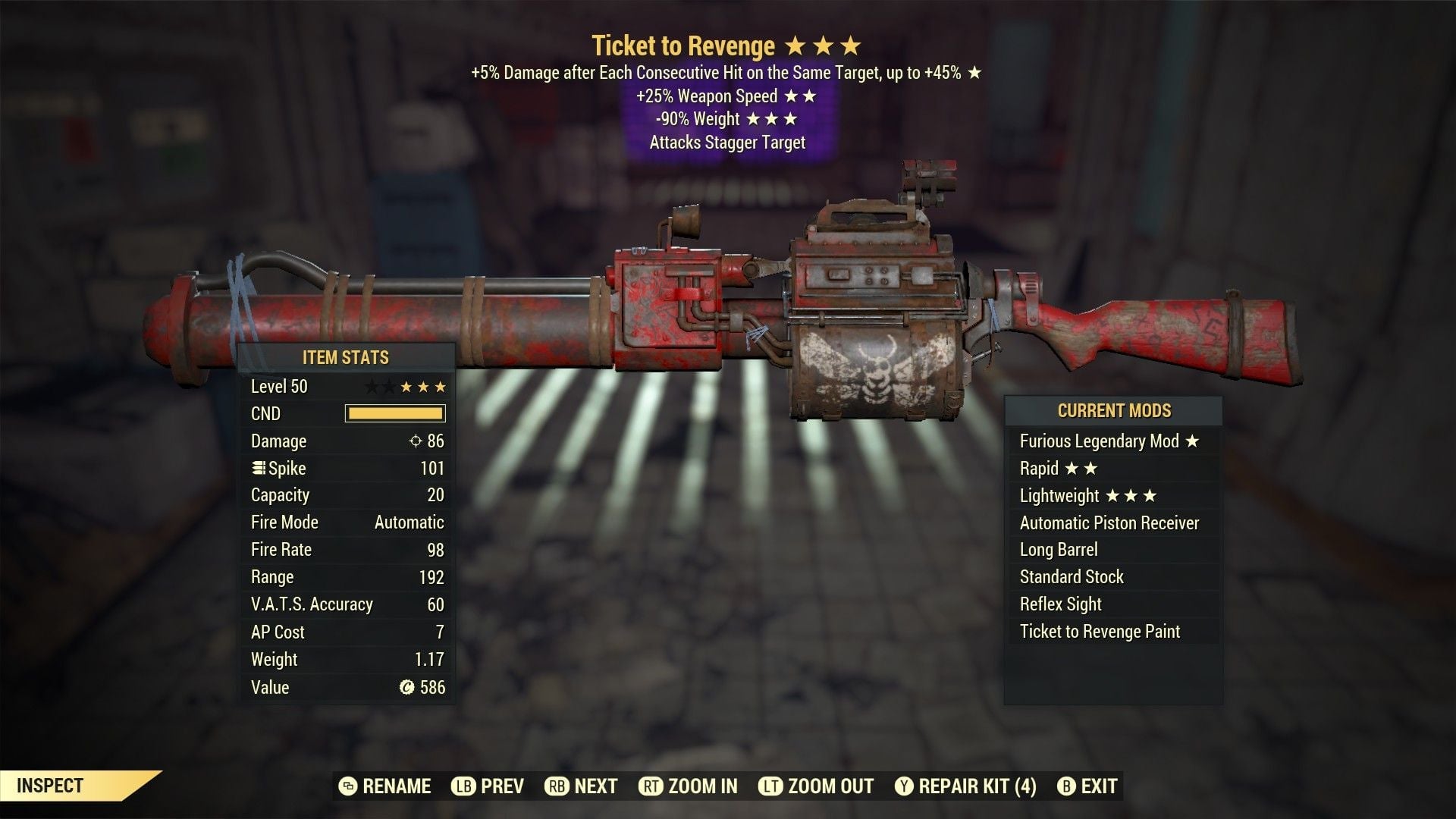The image size is (1456, 819).
Task: Click the B button icon beside EXIT
Action: 1066,786
